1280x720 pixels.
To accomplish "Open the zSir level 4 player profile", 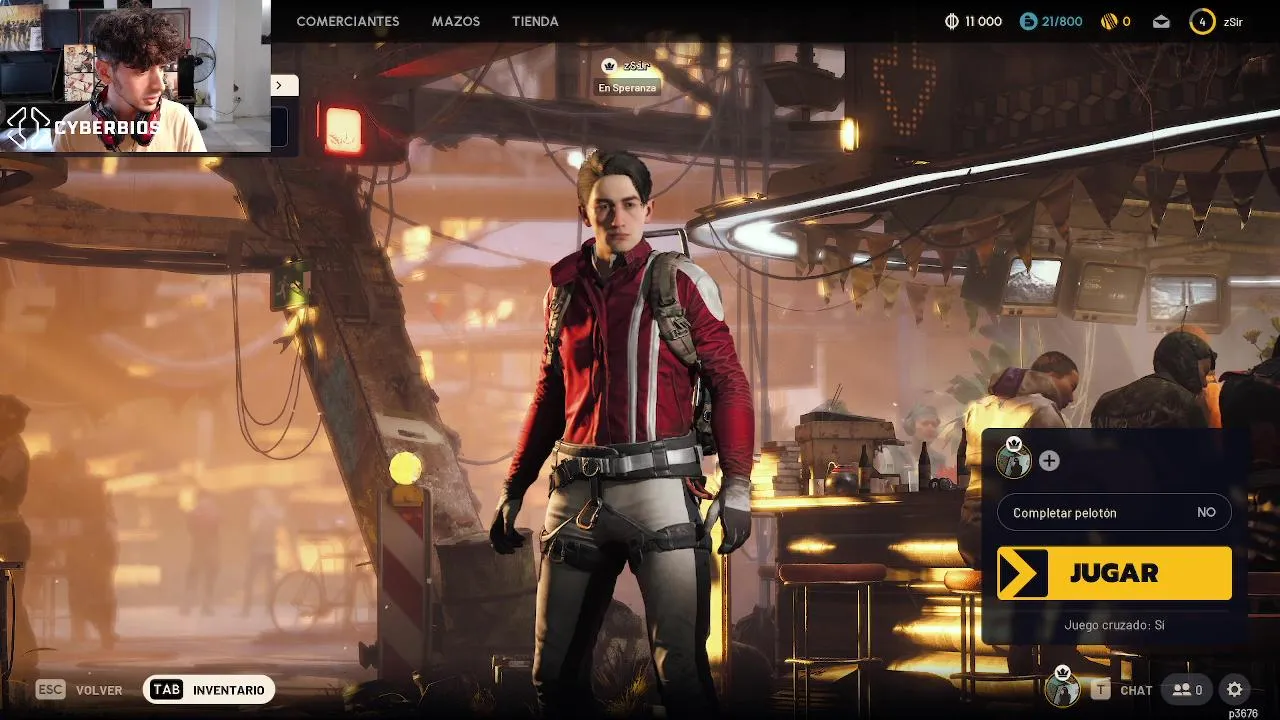I will (x=1215, y=21).
